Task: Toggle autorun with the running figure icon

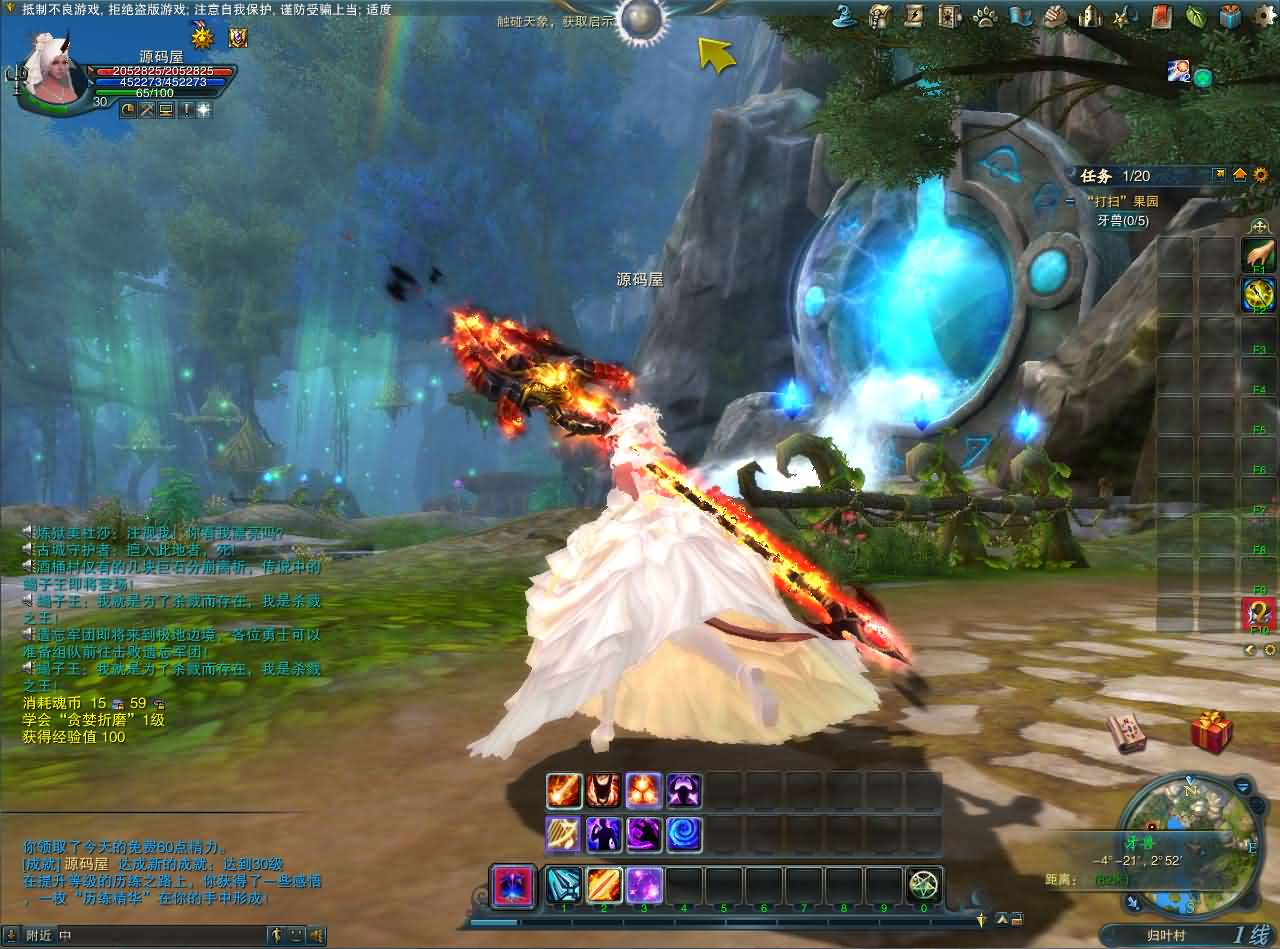Action: [276, 937]
